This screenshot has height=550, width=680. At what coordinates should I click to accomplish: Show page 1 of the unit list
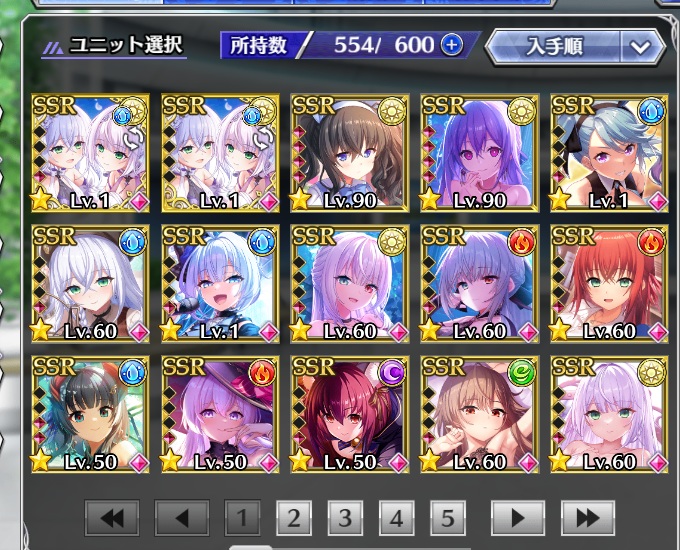(241, 518)
